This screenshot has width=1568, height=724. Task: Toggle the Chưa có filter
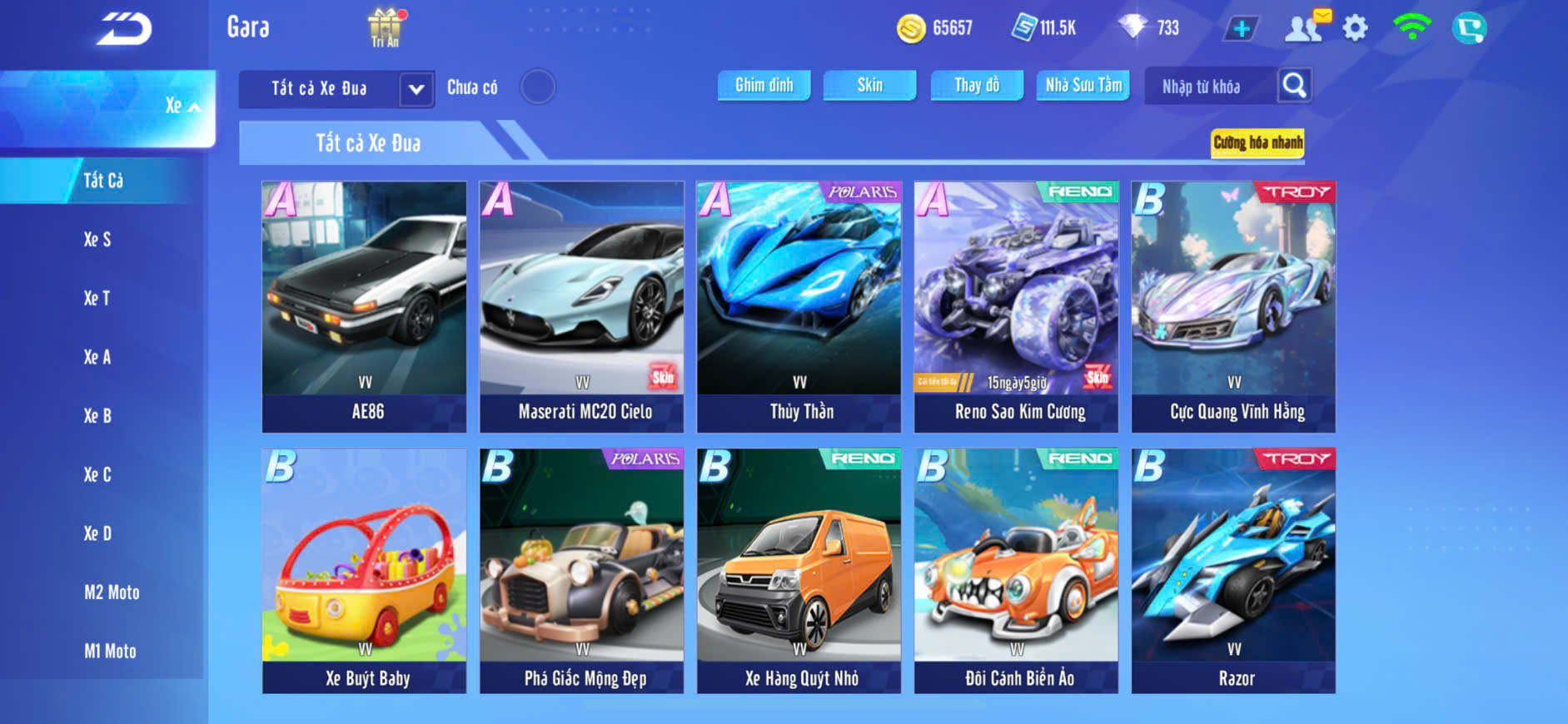click(x=537, y=87)
